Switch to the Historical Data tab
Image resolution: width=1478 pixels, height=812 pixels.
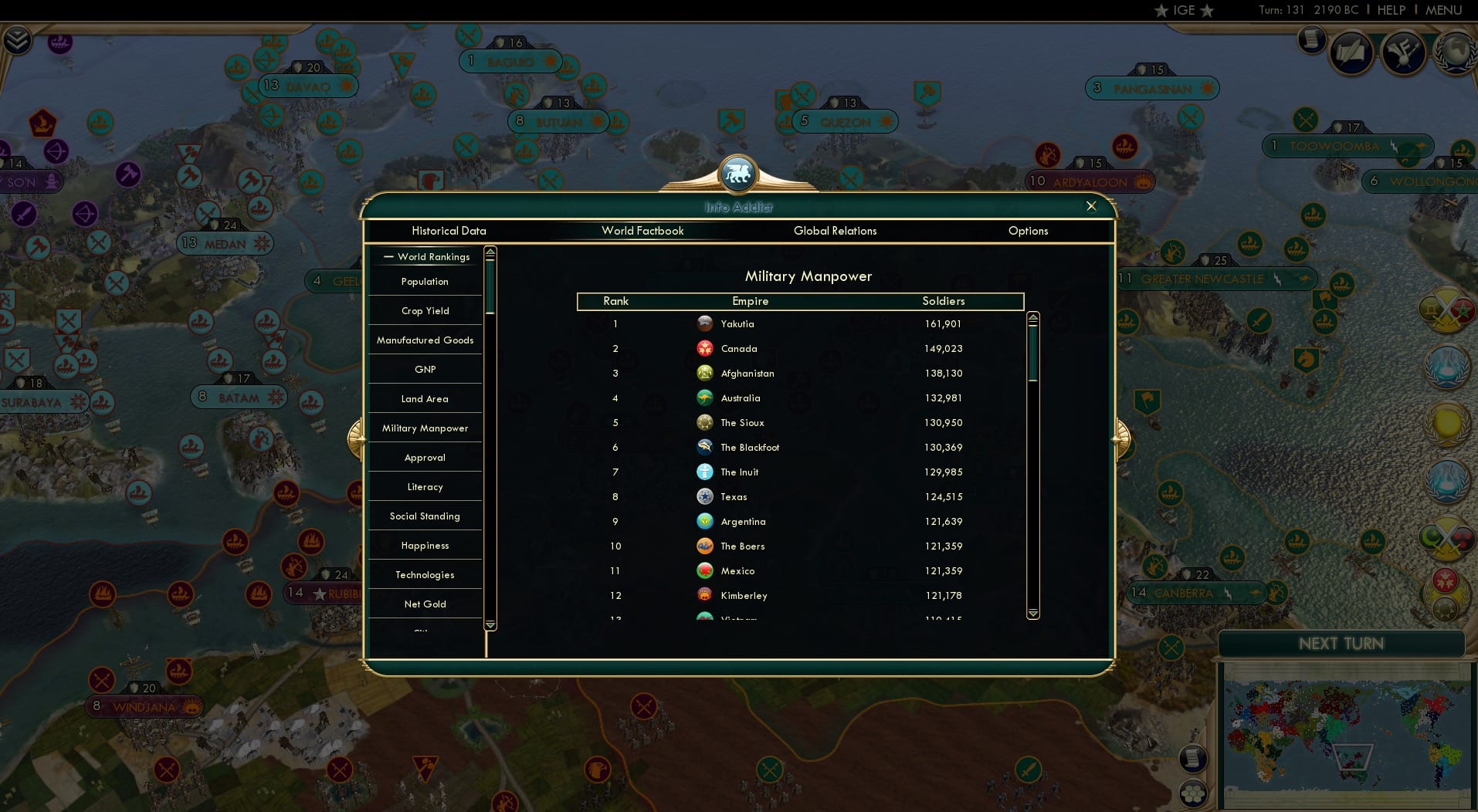coord(449,231)
